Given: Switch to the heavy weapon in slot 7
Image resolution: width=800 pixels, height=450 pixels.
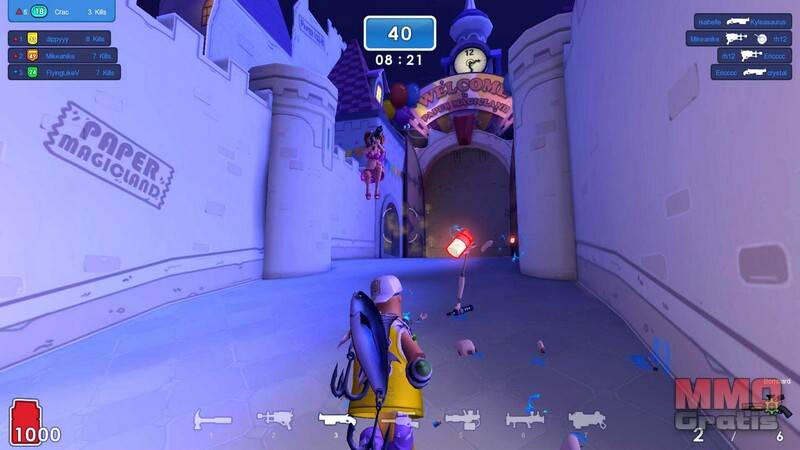Looking at the screenshot, I should (587, 420).
